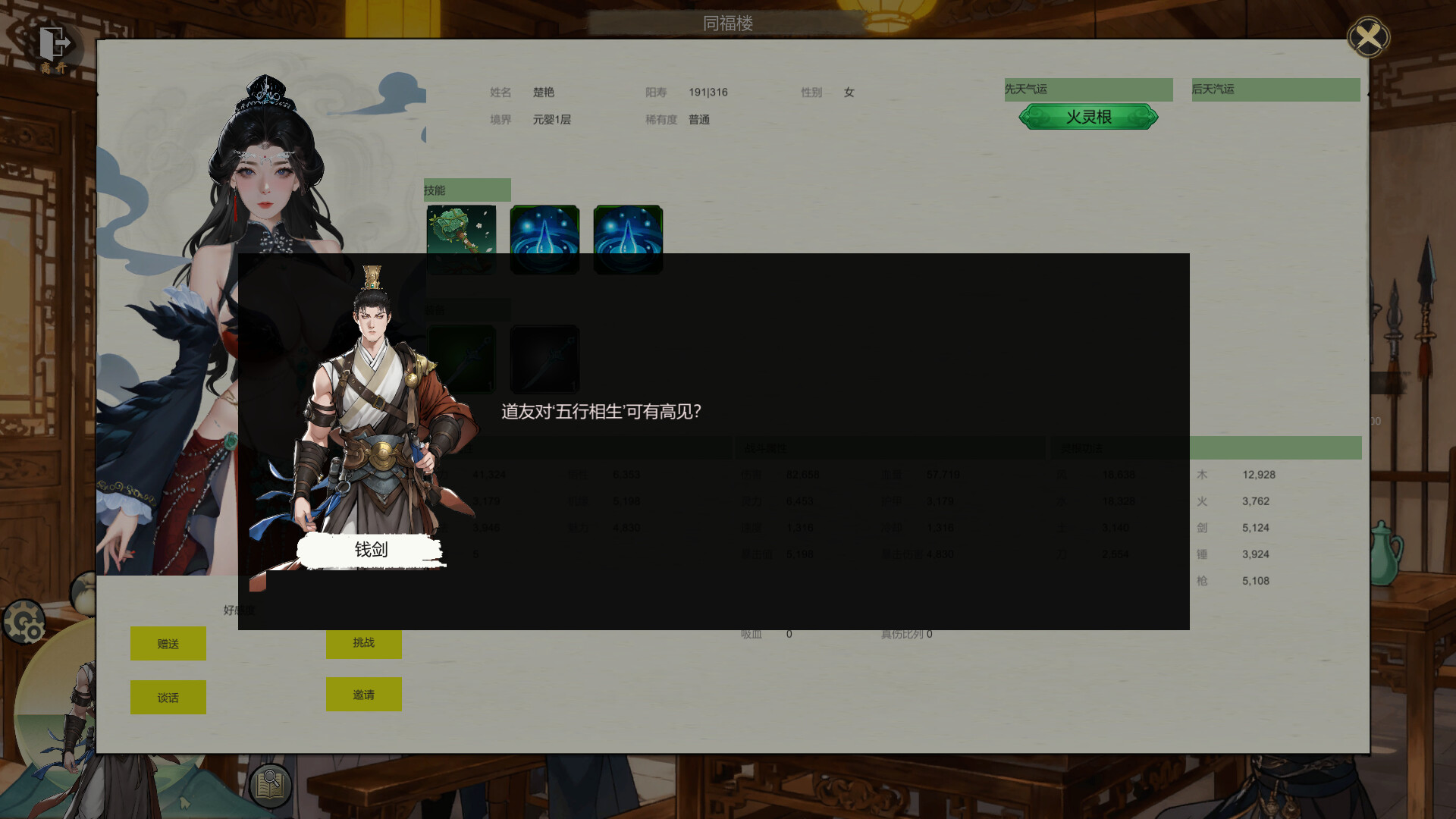Image resolution: width=1456 pixels, height=819 pixels.
Task: Select the first water droplet skill icon
Action: click(544, 240)
